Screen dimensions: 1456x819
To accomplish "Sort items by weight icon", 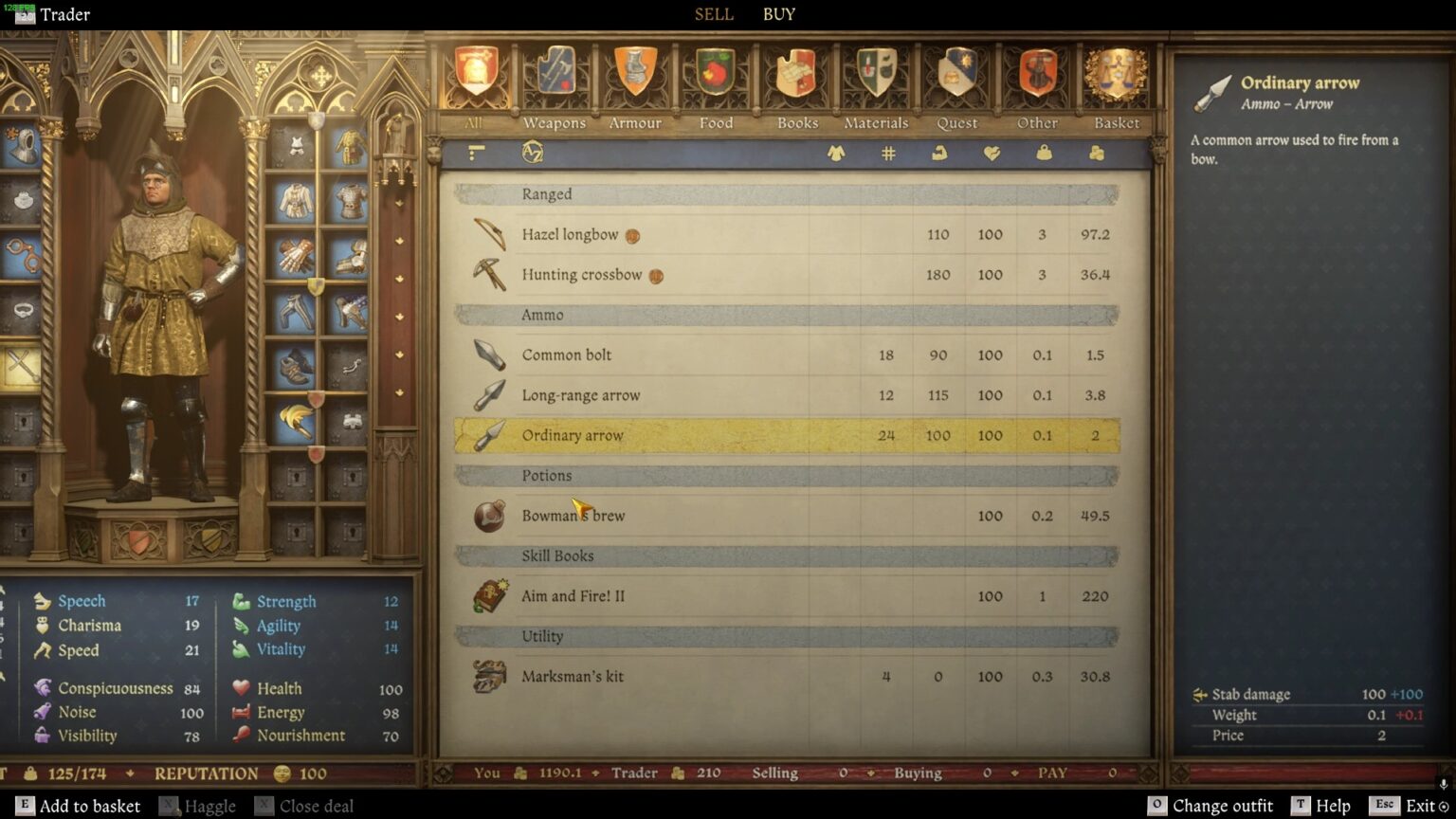I will (x=1043, y=154).
